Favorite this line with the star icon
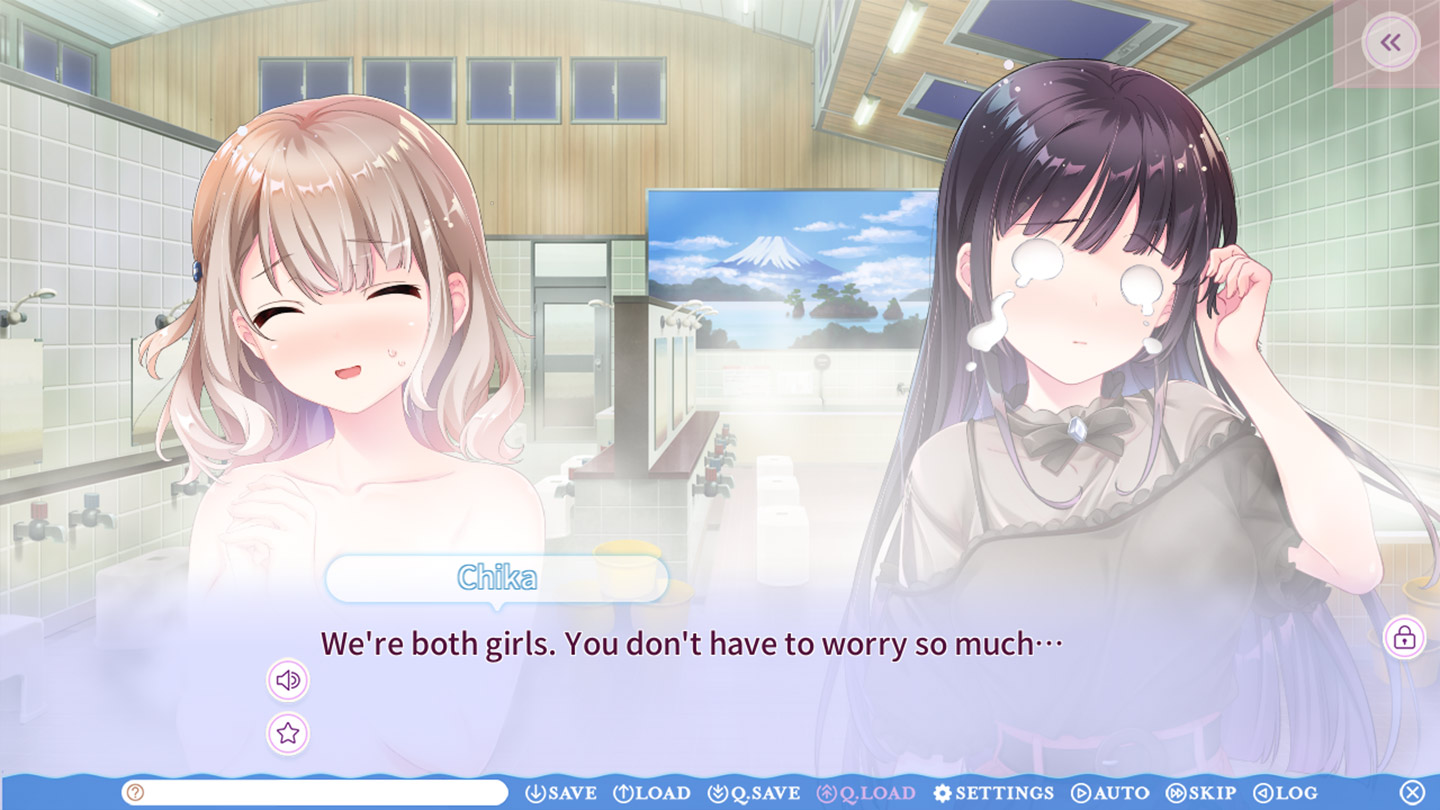1440x810 pixels. coord(288,734)
